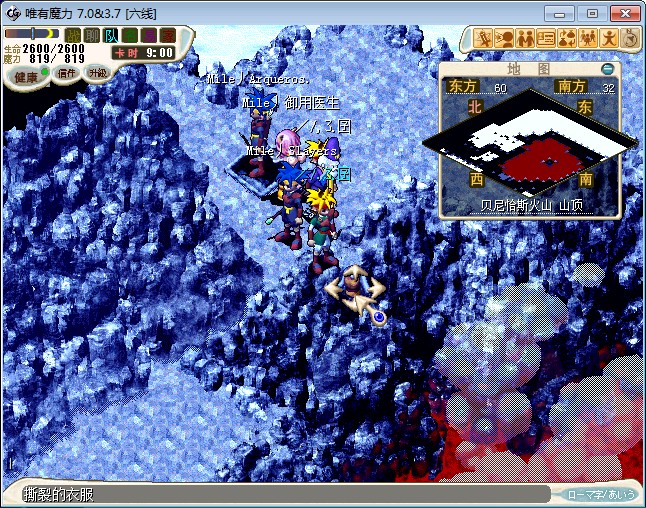
Task: Open the crossed-weapons action icon
Action: [484, 39]
